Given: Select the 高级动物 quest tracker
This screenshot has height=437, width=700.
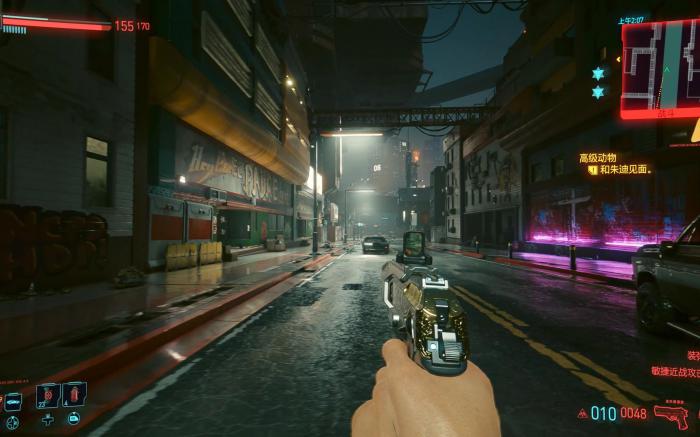Looking at the screenshot, I should (x=597, y=157).
